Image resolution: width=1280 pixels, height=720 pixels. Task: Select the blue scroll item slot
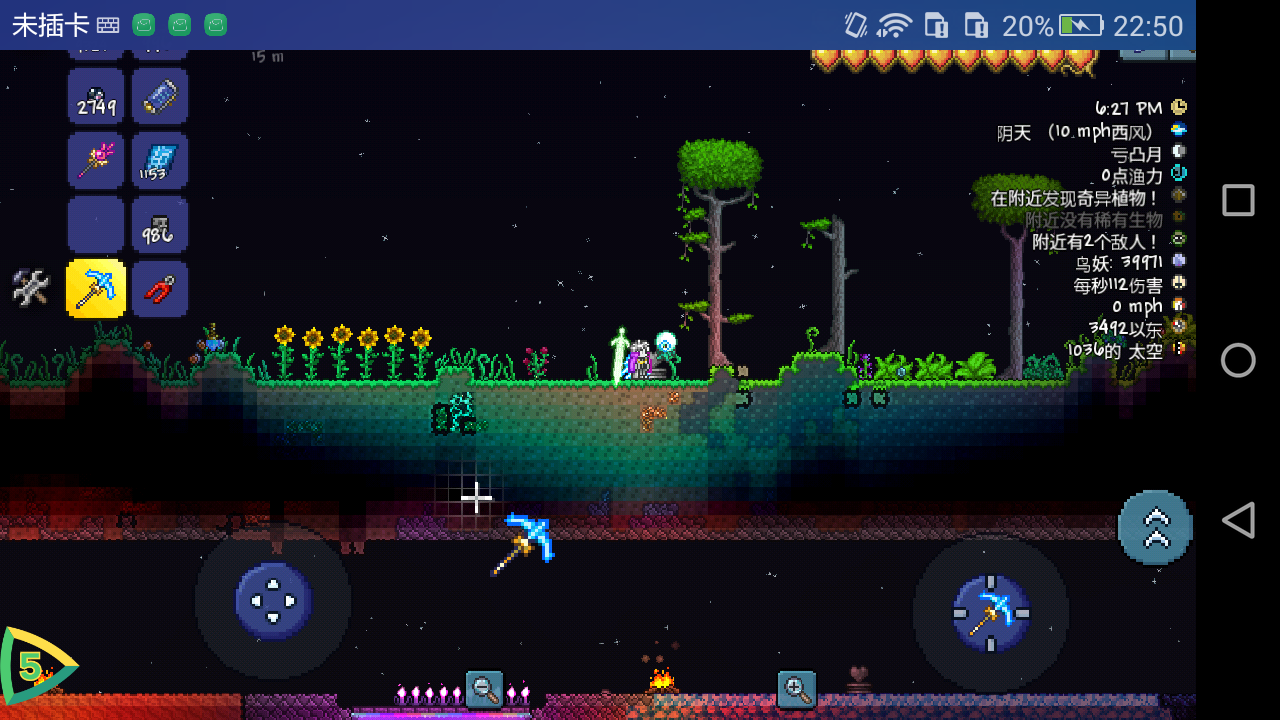(160, 97)
